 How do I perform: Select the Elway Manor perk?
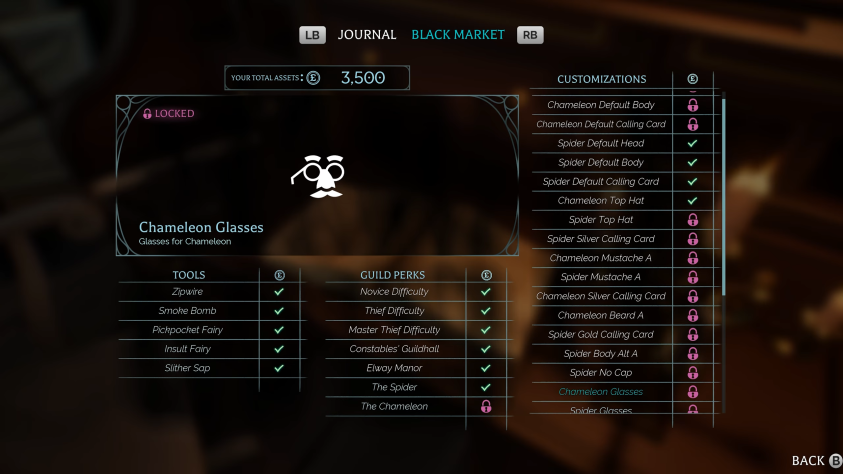[x=394, y=368]
